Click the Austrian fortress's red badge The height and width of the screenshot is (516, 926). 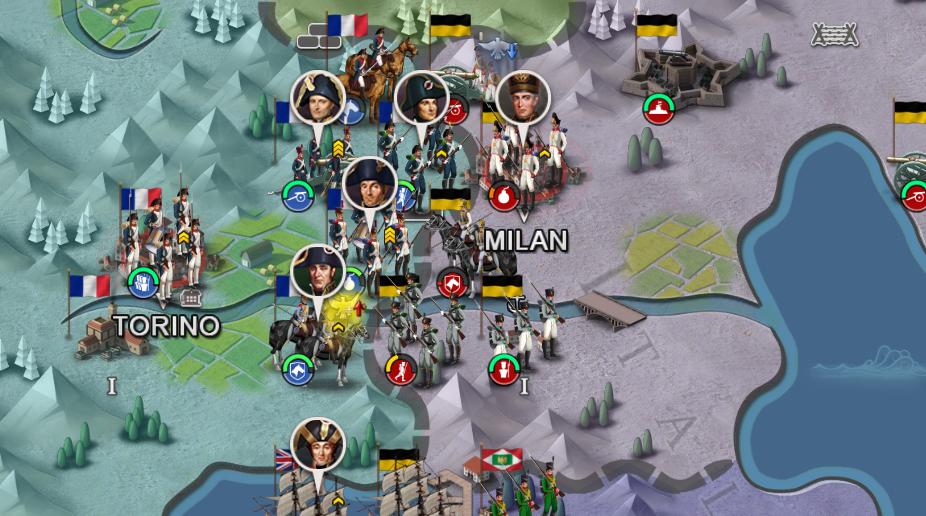tap(657, 108)
